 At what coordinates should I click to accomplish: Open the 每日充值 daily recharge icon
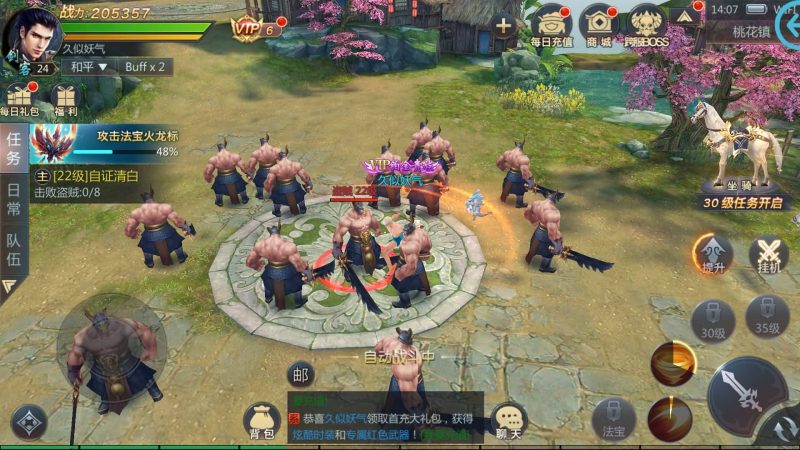click(551, 25)
